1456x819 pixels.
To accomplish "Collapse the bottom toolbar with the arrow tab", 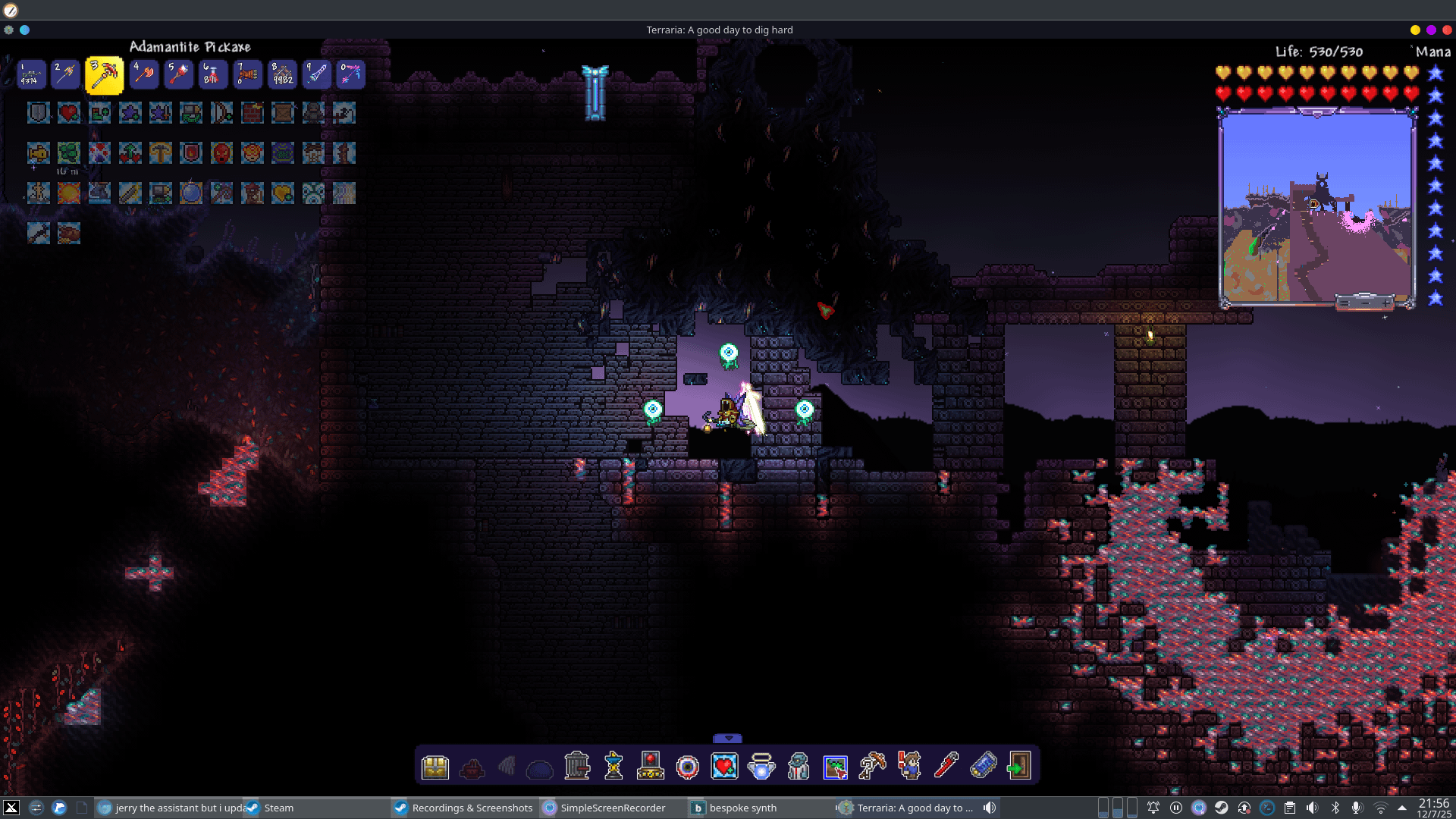I will [x=728, y=739].
